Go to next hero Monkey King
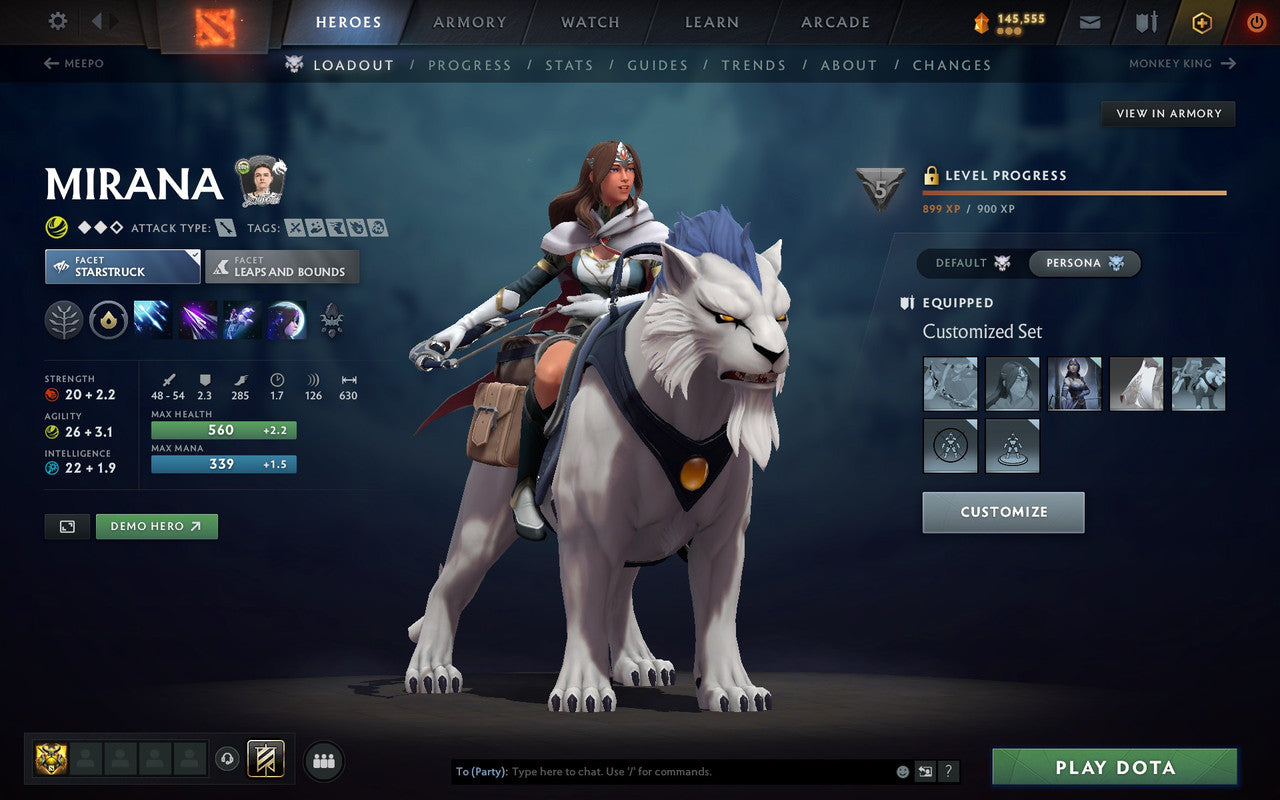Image resolution: width=1280 pixels, height=800 pixels. (x=1182, y=64)
